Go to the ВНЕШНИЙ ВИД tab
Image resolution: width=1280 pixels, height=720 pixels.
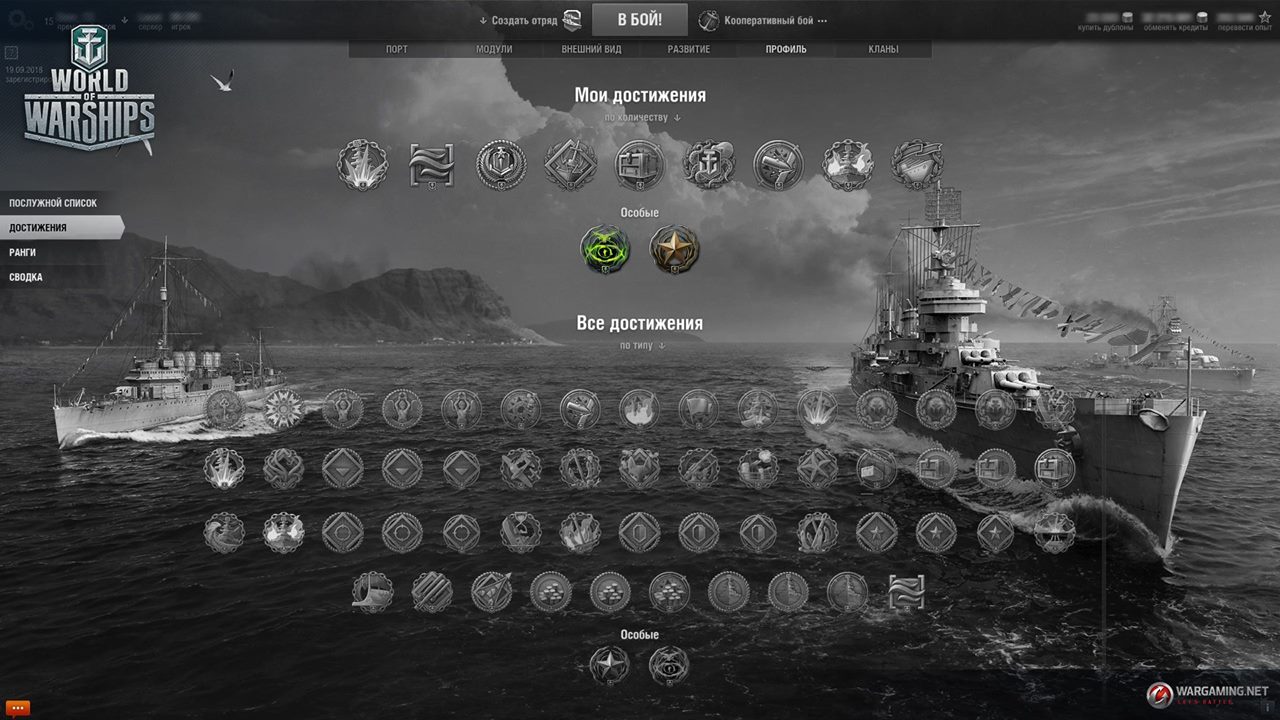(591, 49)
